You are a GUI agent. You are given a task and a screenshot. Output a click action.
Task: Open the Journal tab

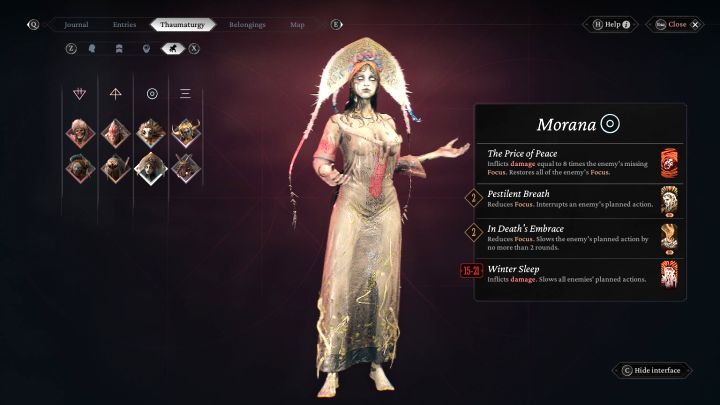[76, 24]
